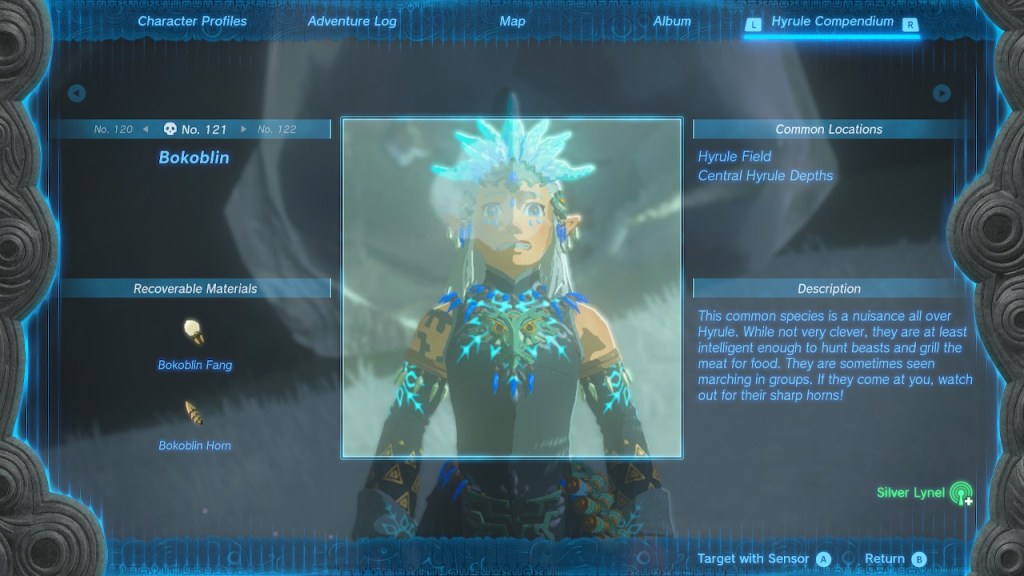Enlarge the Bokoblin compendium picture
Viewport: 1024px width, 576px height.
click(512, 288)
